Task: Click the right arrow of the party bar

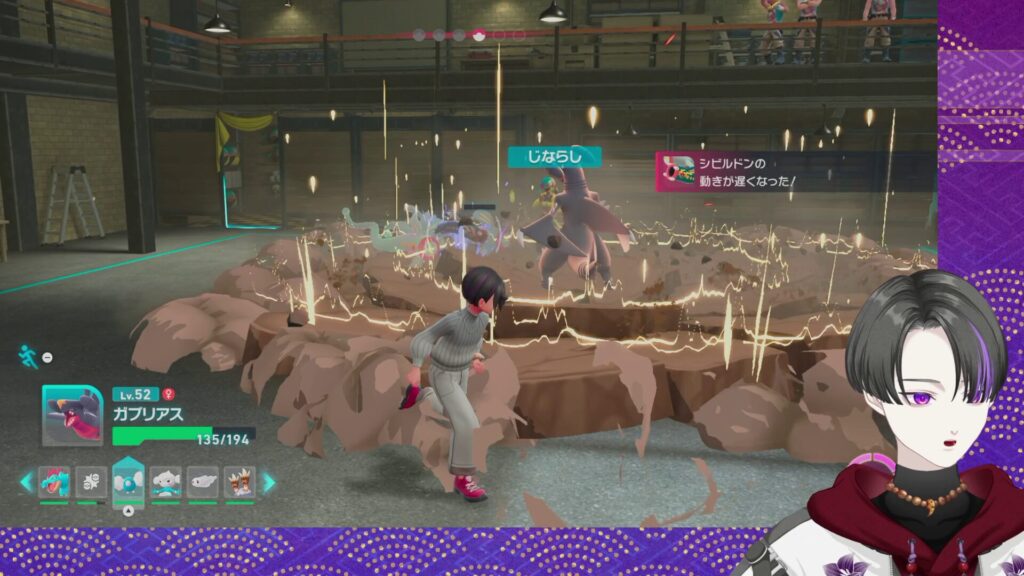Action: pyautogui.click(x=268, y=482)
